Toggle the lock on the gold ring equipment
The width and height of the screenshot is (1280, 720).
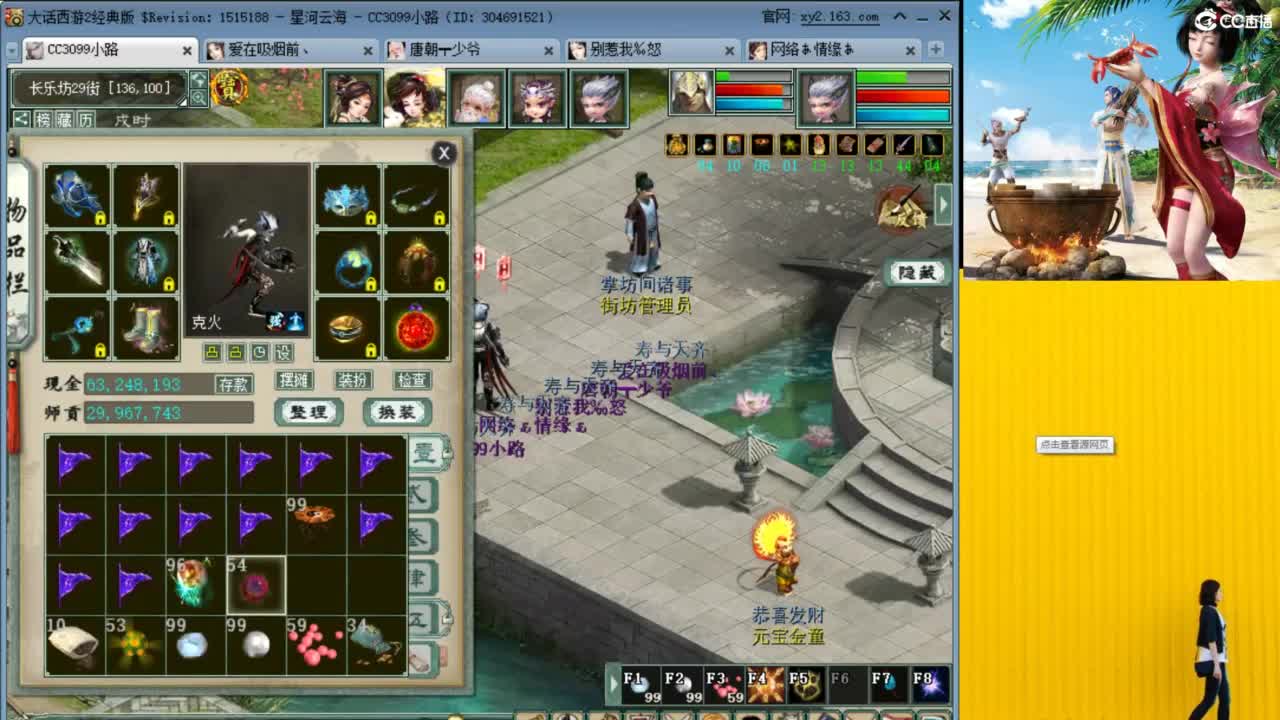tap(371, 351)
